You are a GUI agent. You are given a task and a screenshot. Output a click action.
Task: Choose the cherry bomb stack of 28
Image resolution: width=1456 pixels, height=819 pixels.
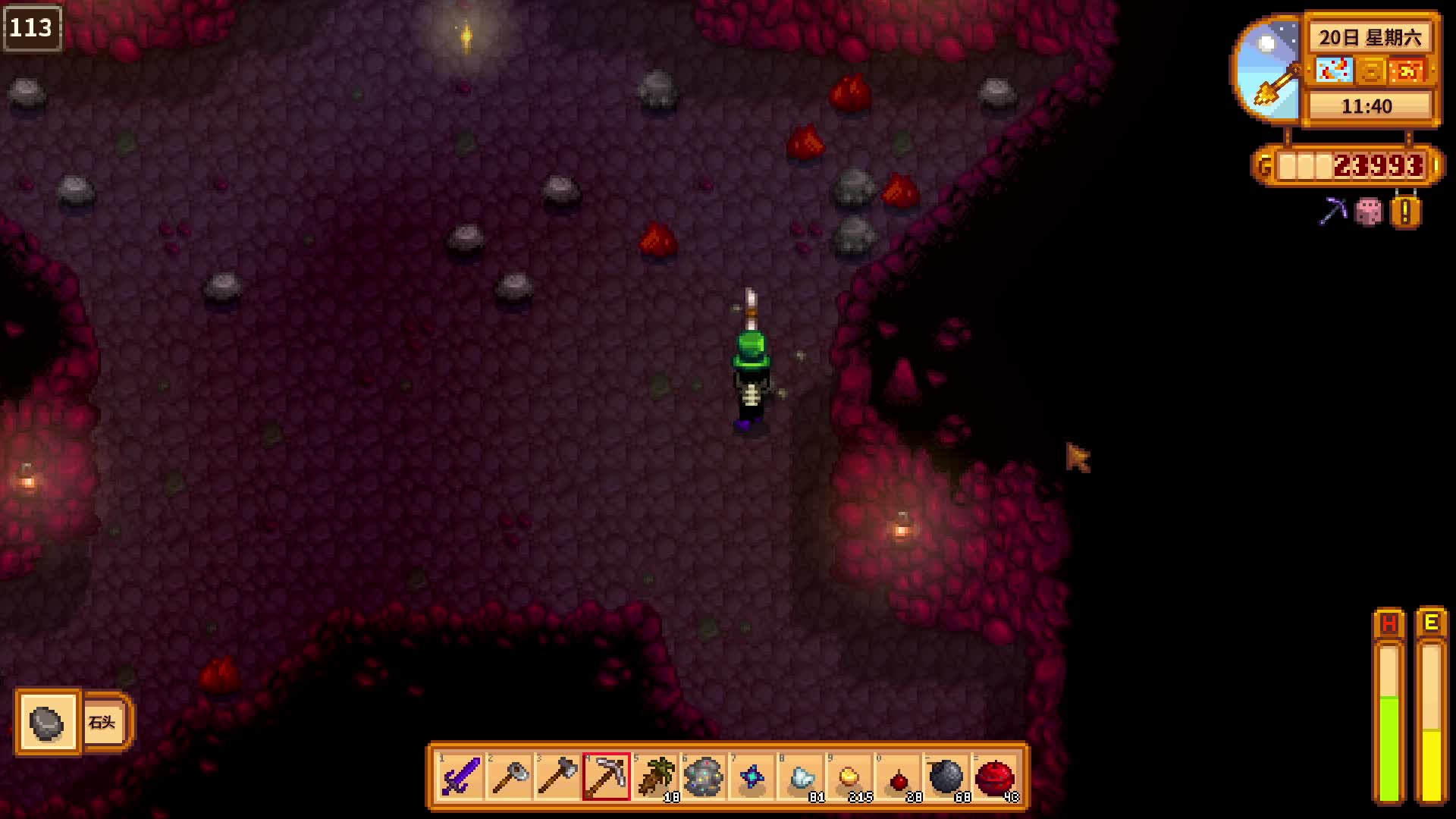coord(898,777)
